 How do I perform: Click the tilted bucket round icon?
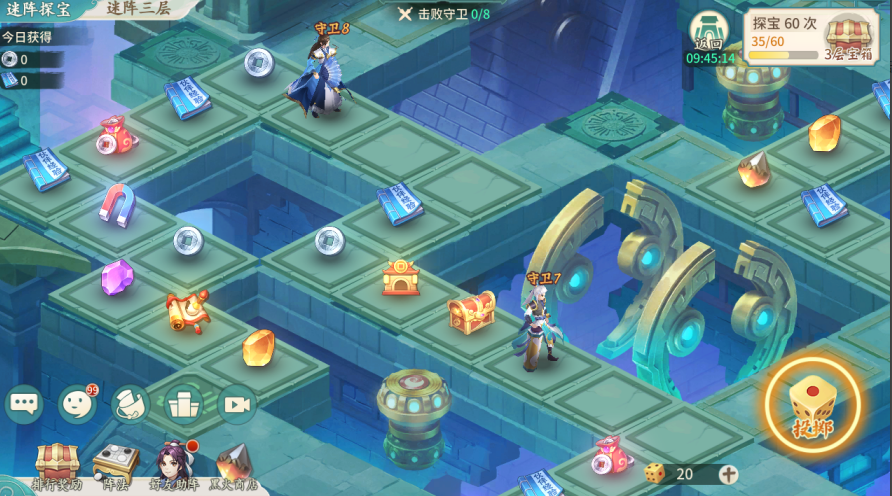pos(130,404)
